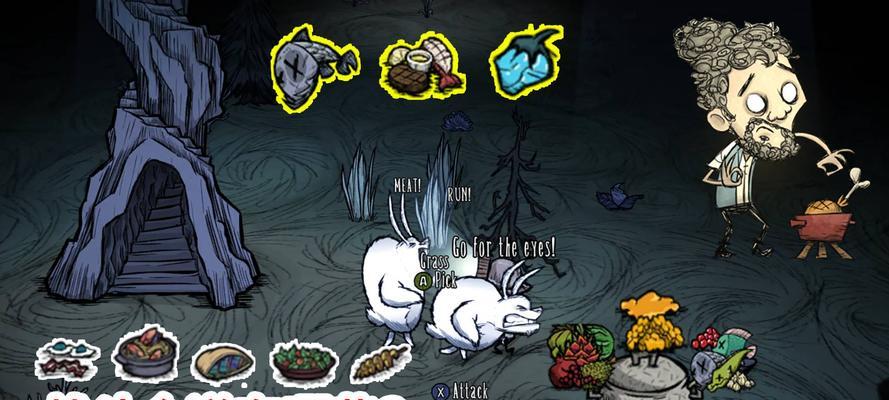Viewport: 889px width, 400px height.
Task: Select the green salad bowl icon
Action: point(302,358)
